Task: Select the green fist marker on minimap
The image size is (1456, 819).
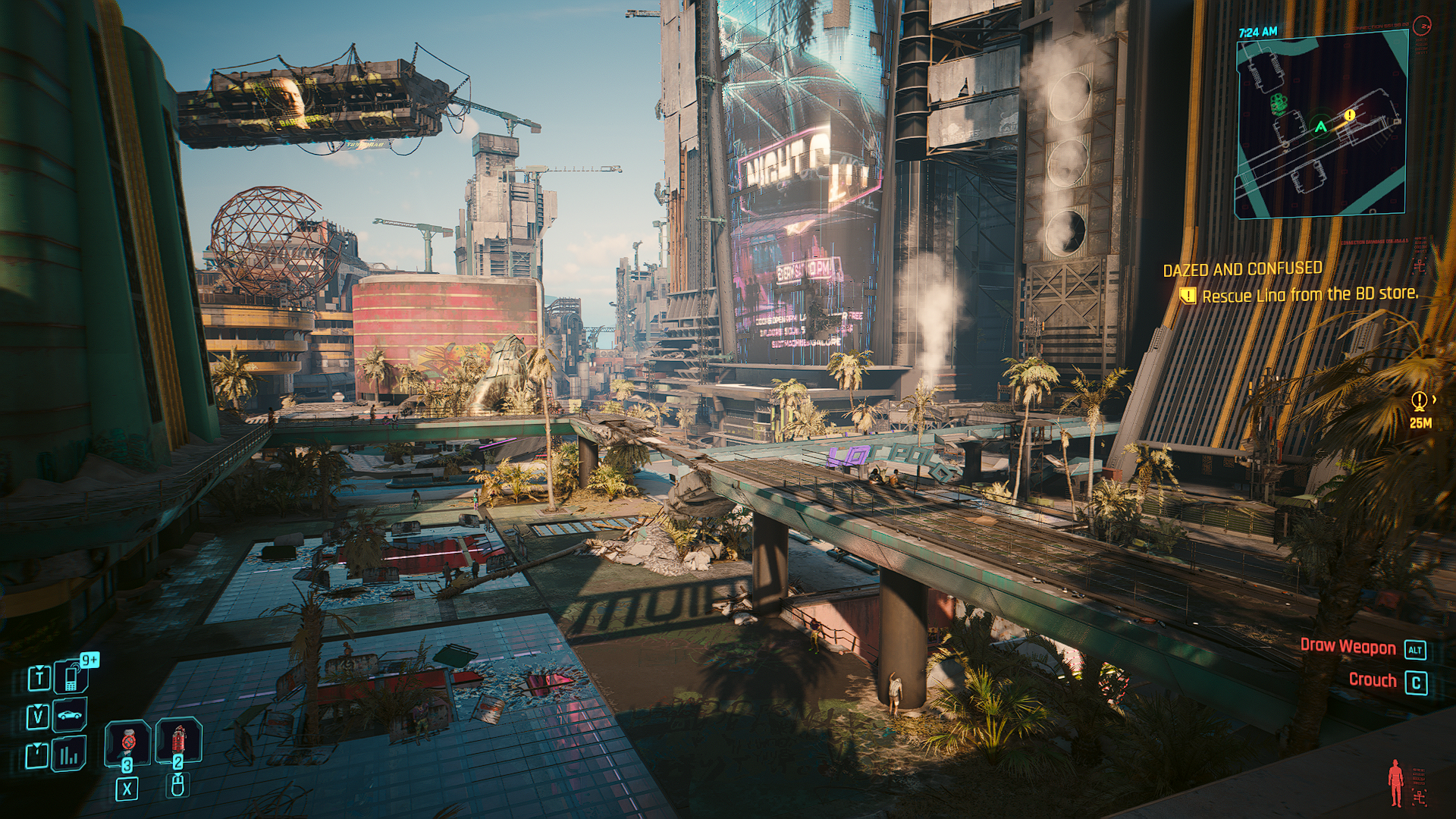Action: click(1279, 104)
